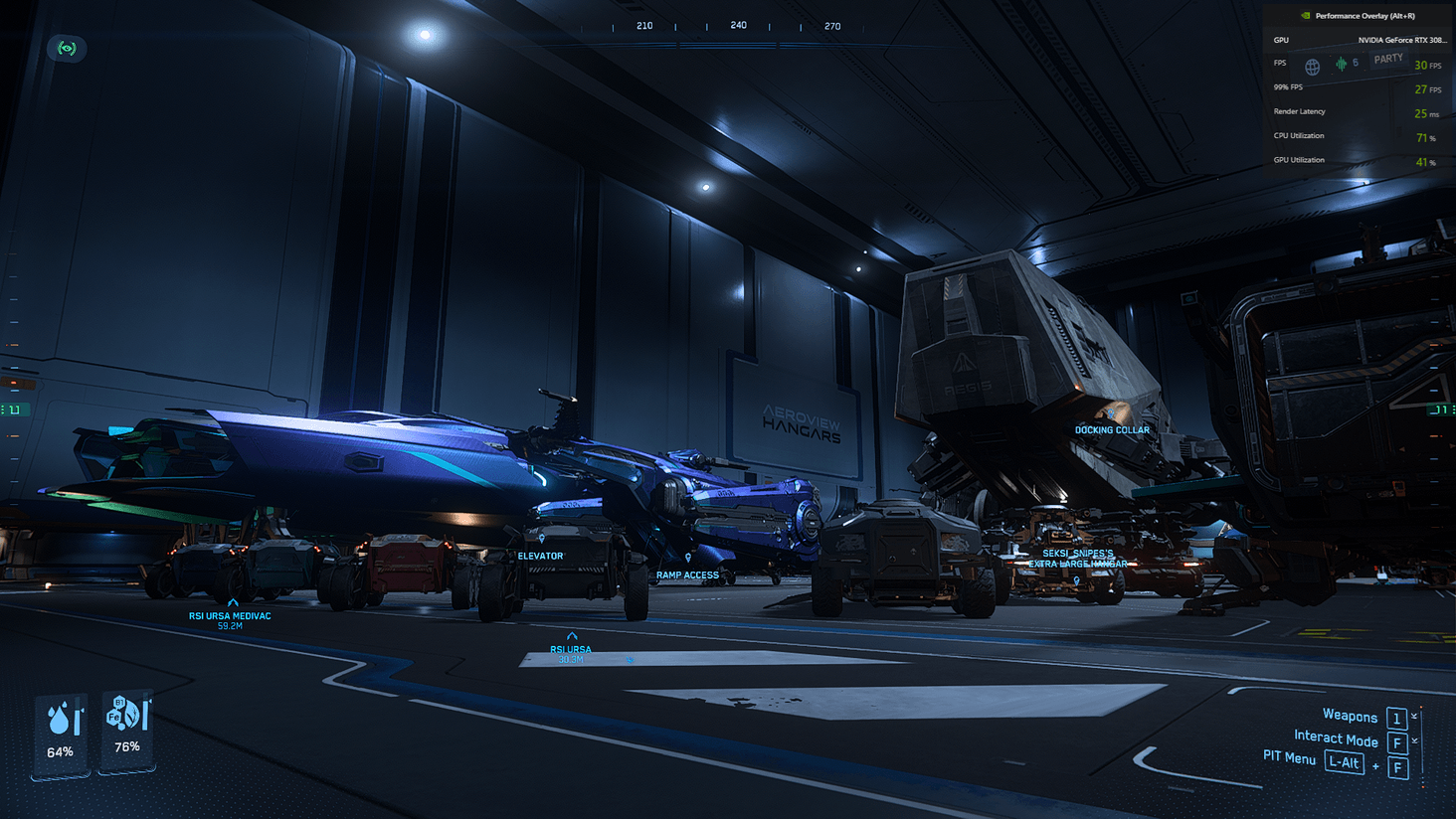Viewport: 1456px width, 819px height.
Task: Select the RSI Ursa 30.3M marker
Action: (x=572, y=636)
